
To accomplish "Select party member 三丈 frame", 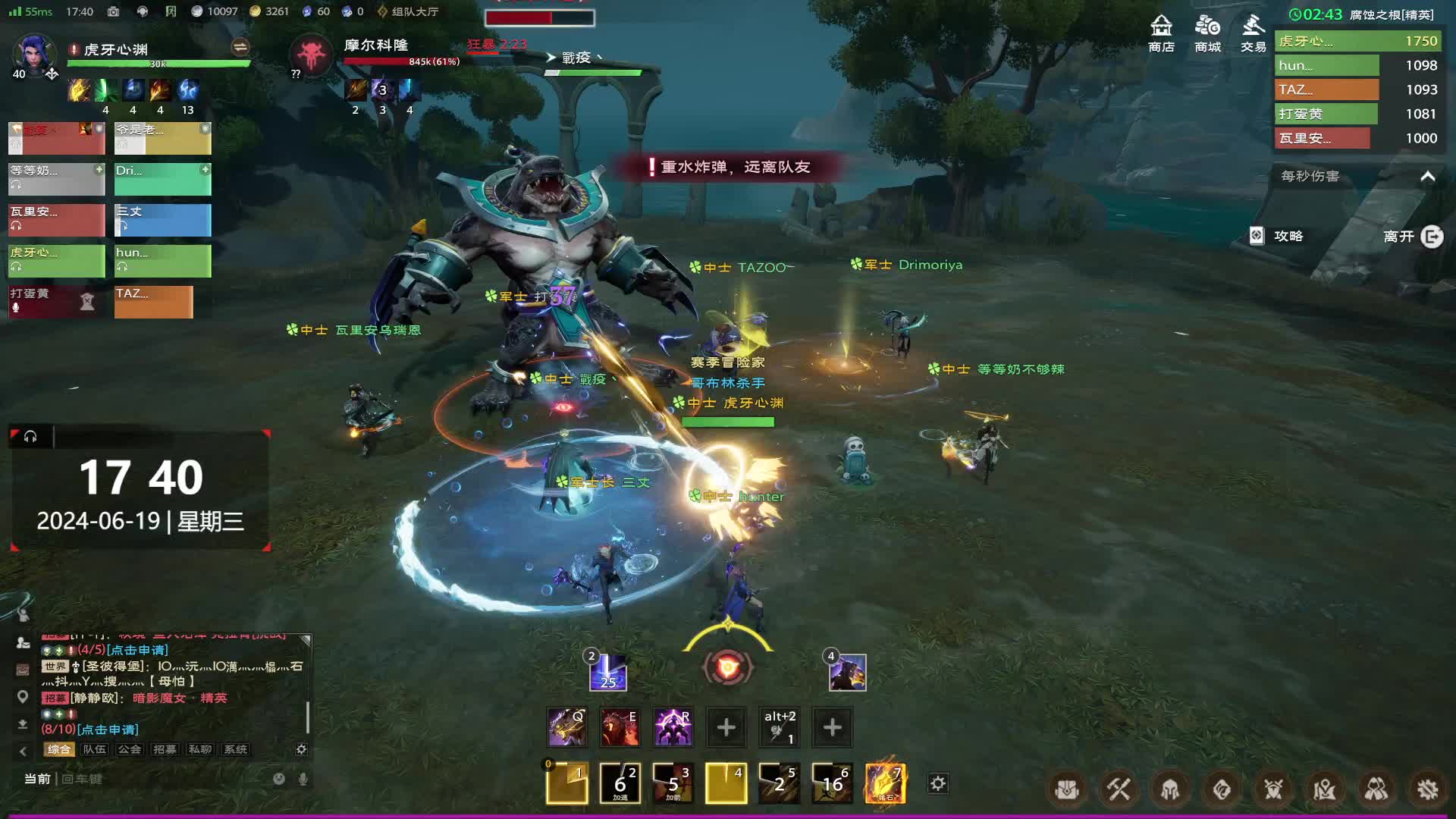I will tap(162, 220).
